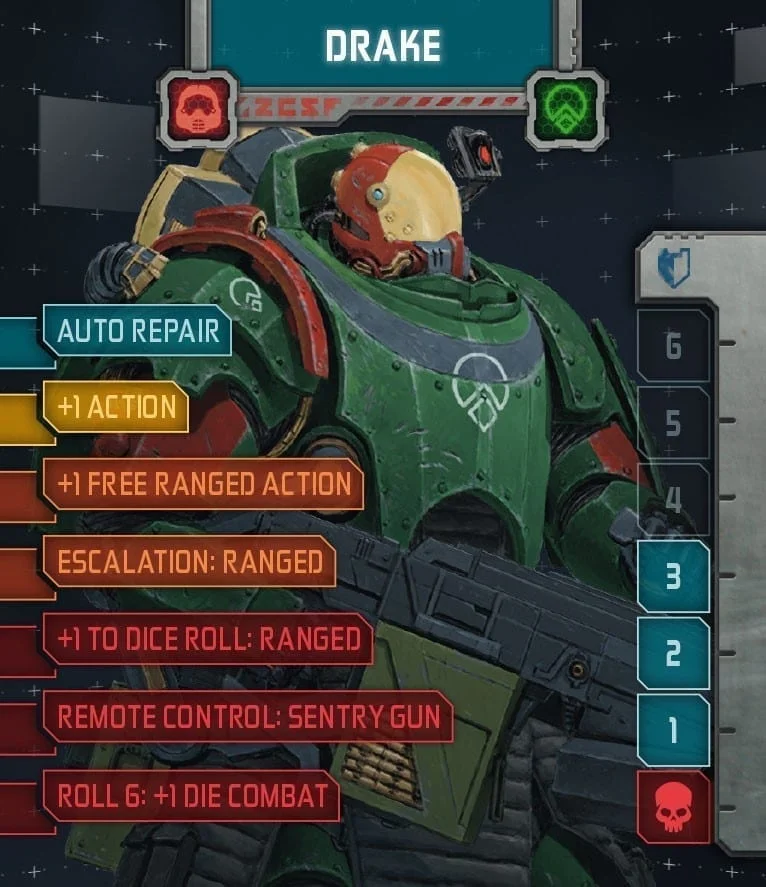The image size is (766, 887).
Task: Select armor level 1 slot
Action: click(673, 730)
